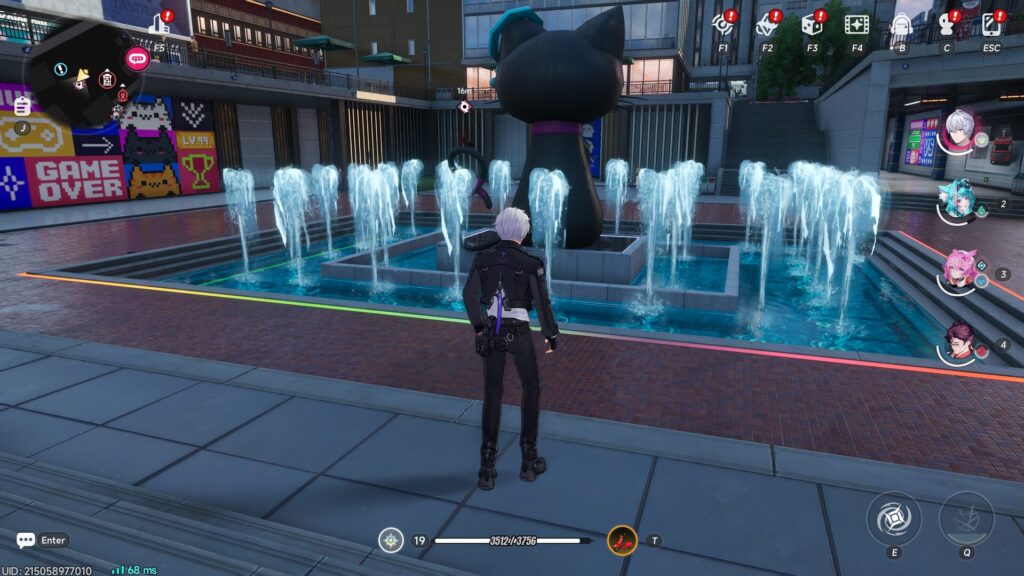Open the phone main menu icon

pyautogui.click(x=991, y=24)
